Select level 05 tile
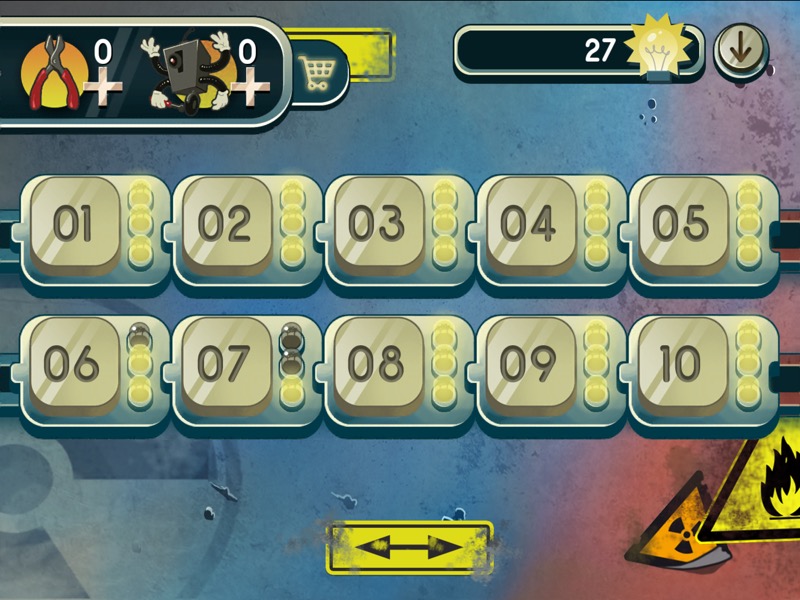 pos(680,225)
